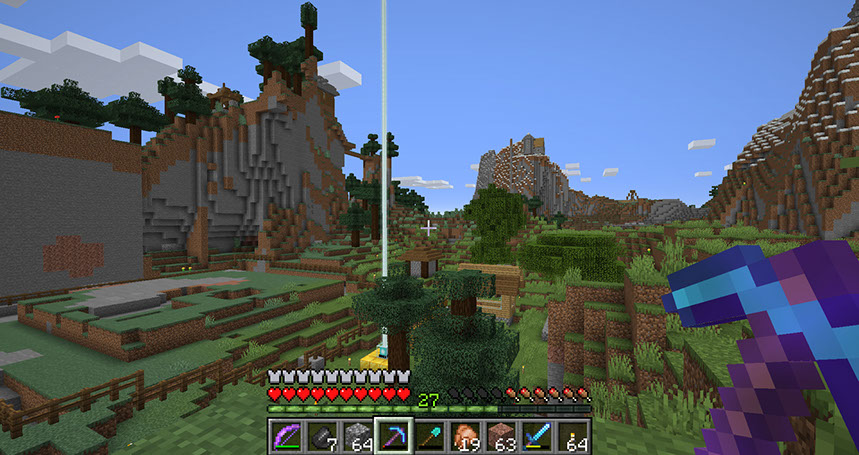
Task: Choose the cobblestone stack slot
Action: (x=357, y=436)
